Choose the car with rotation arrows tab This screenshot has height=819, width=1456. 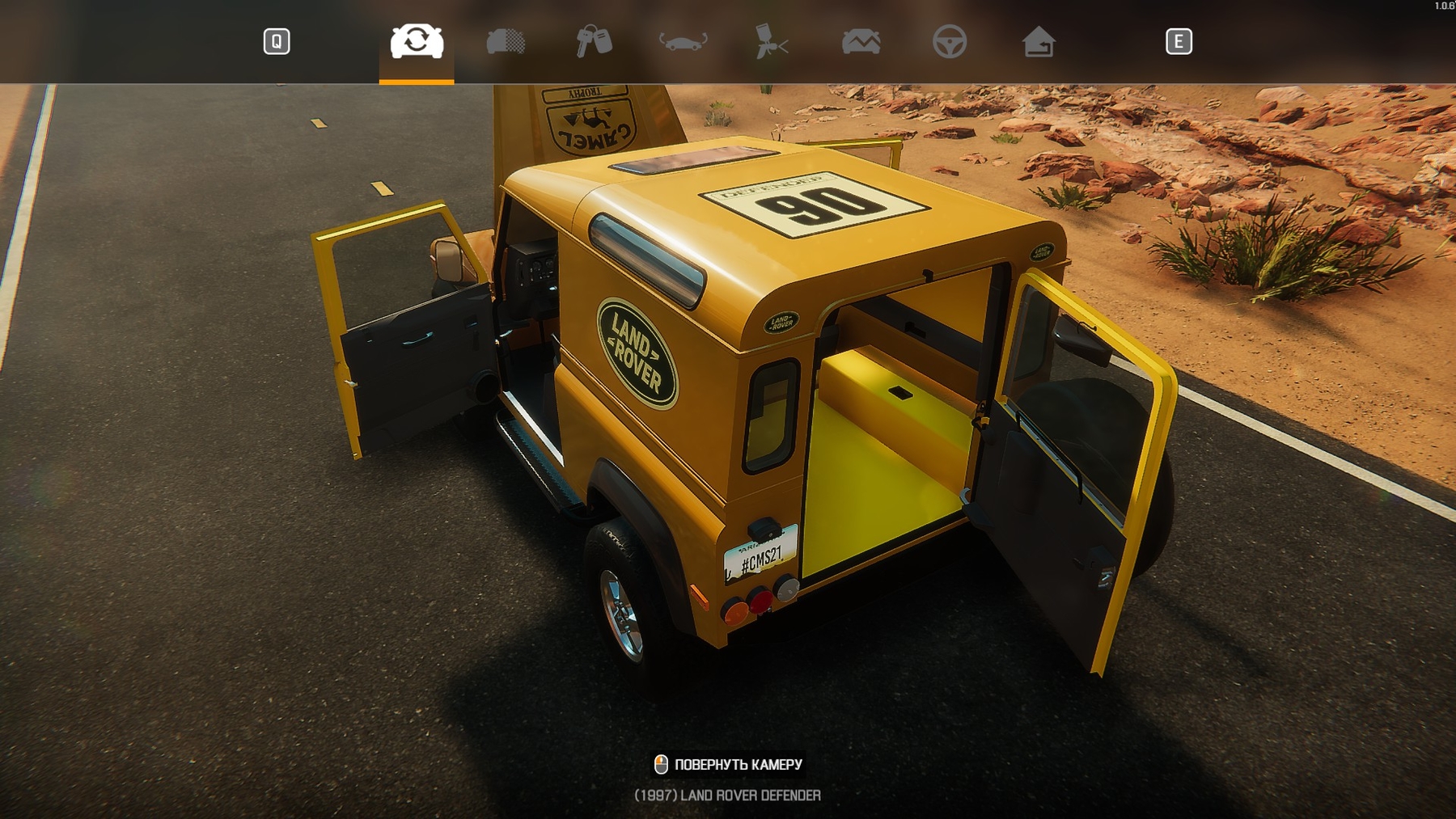click(x=683, y=41)
